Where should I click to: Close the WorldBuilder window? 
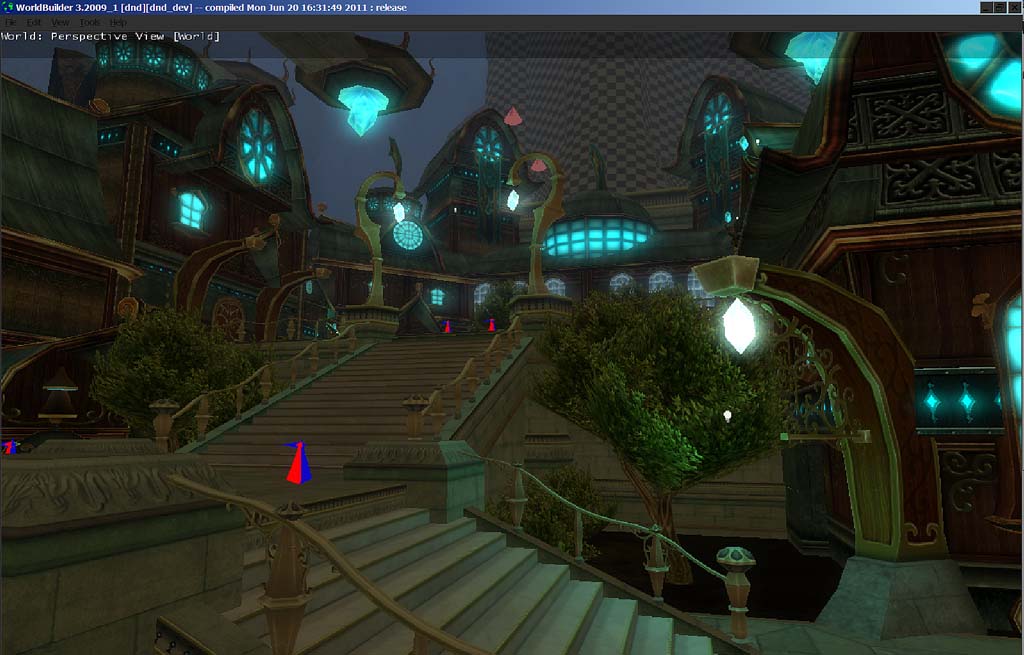click(x=1014, y=7)
